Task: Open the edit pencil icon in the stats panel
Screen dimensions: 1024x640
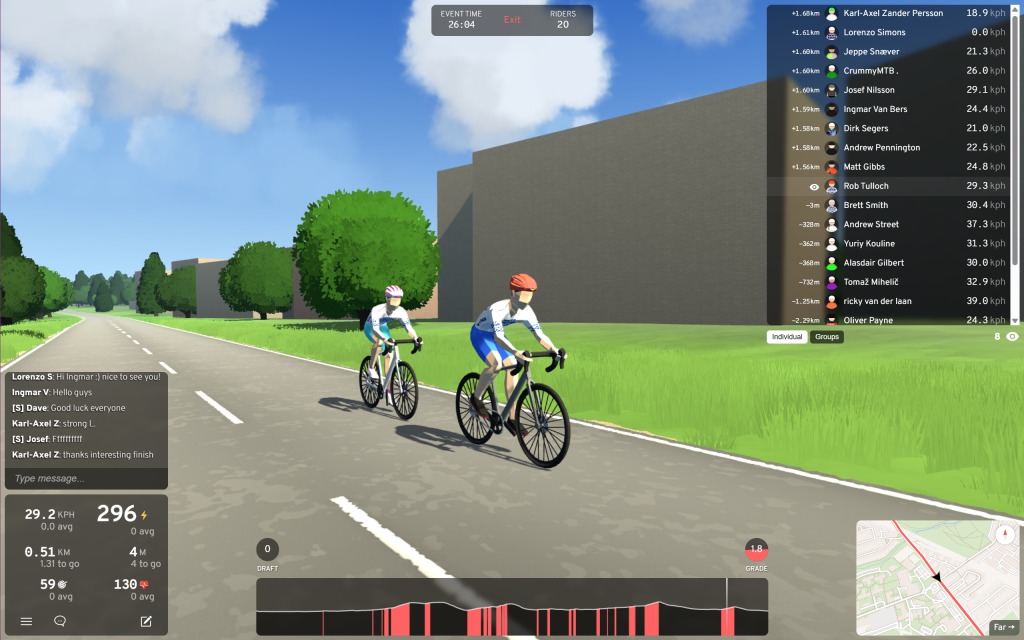Action: click(146, 621)
